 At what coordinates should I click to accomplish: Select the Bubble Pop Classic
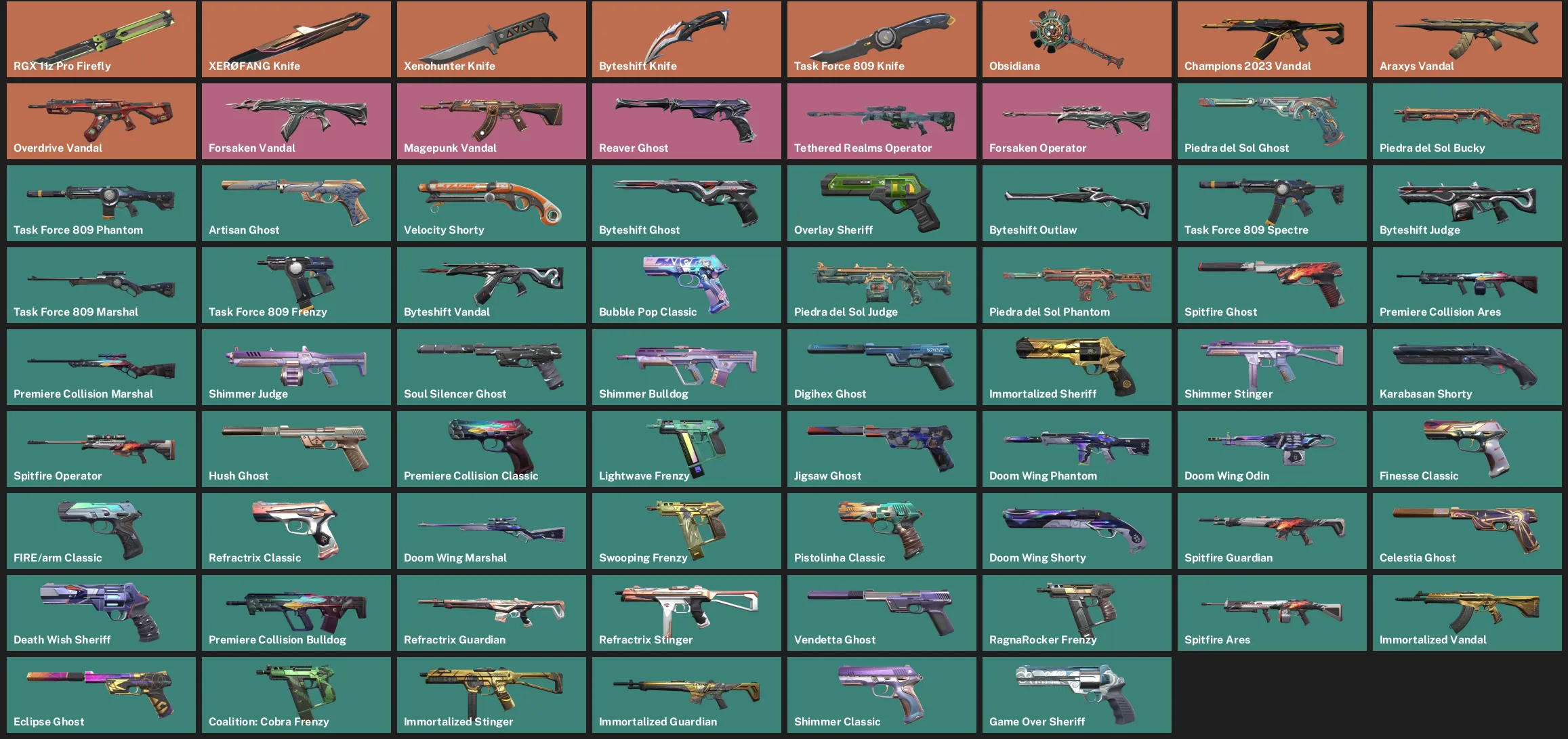(686, 284)
